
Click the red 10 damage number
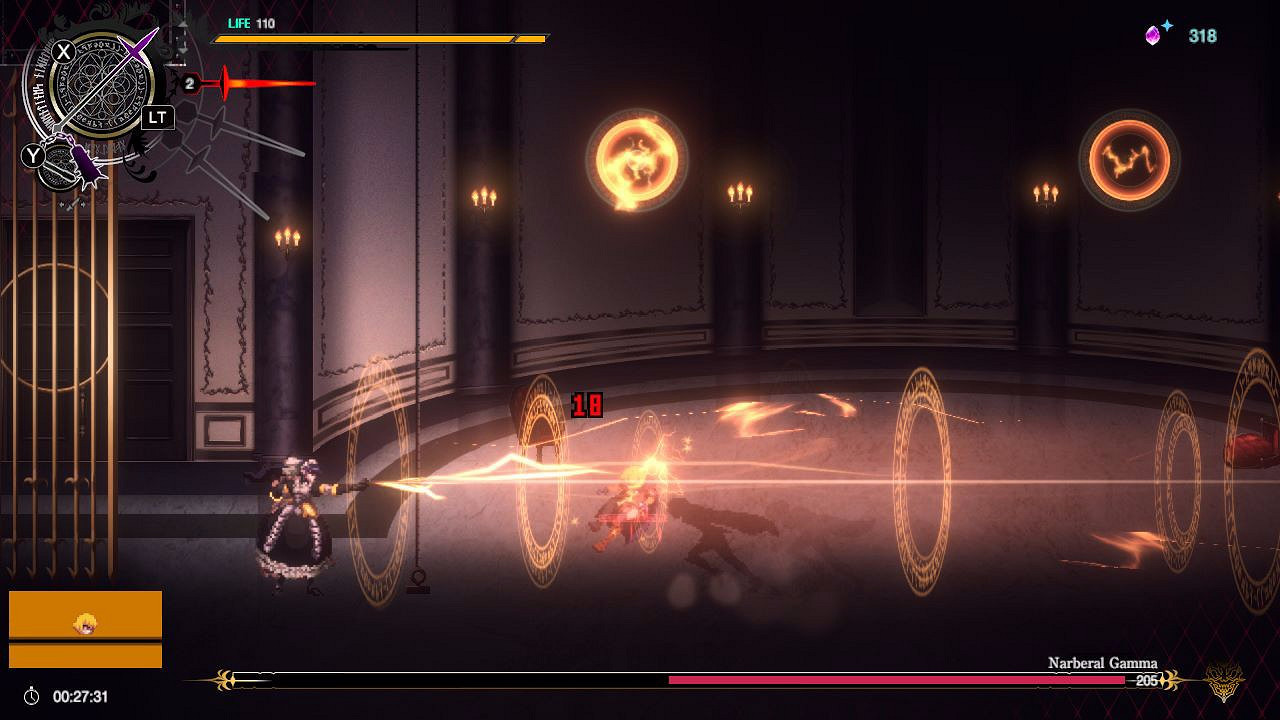tap(588, 404)
